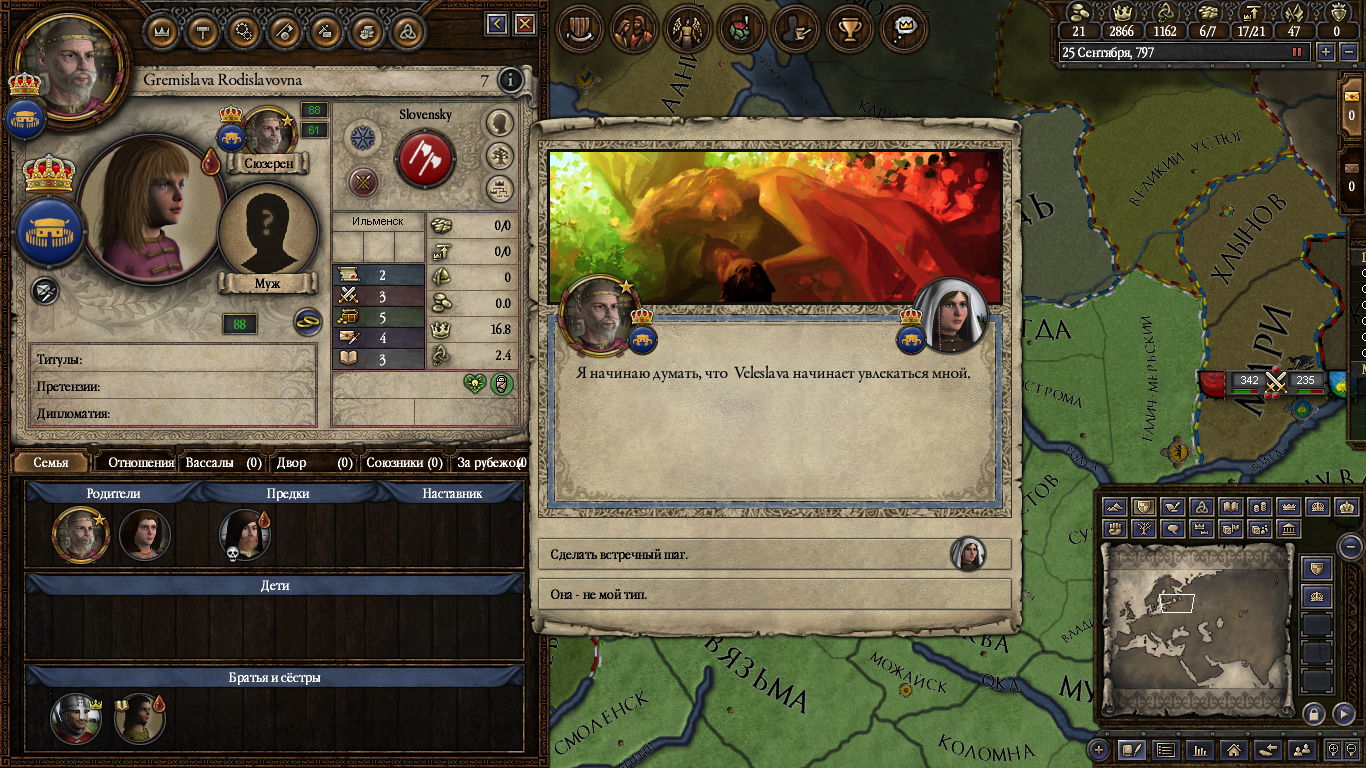
Task: Click the ruler portrait in top-left corner
Action: (x=70, y=62)
